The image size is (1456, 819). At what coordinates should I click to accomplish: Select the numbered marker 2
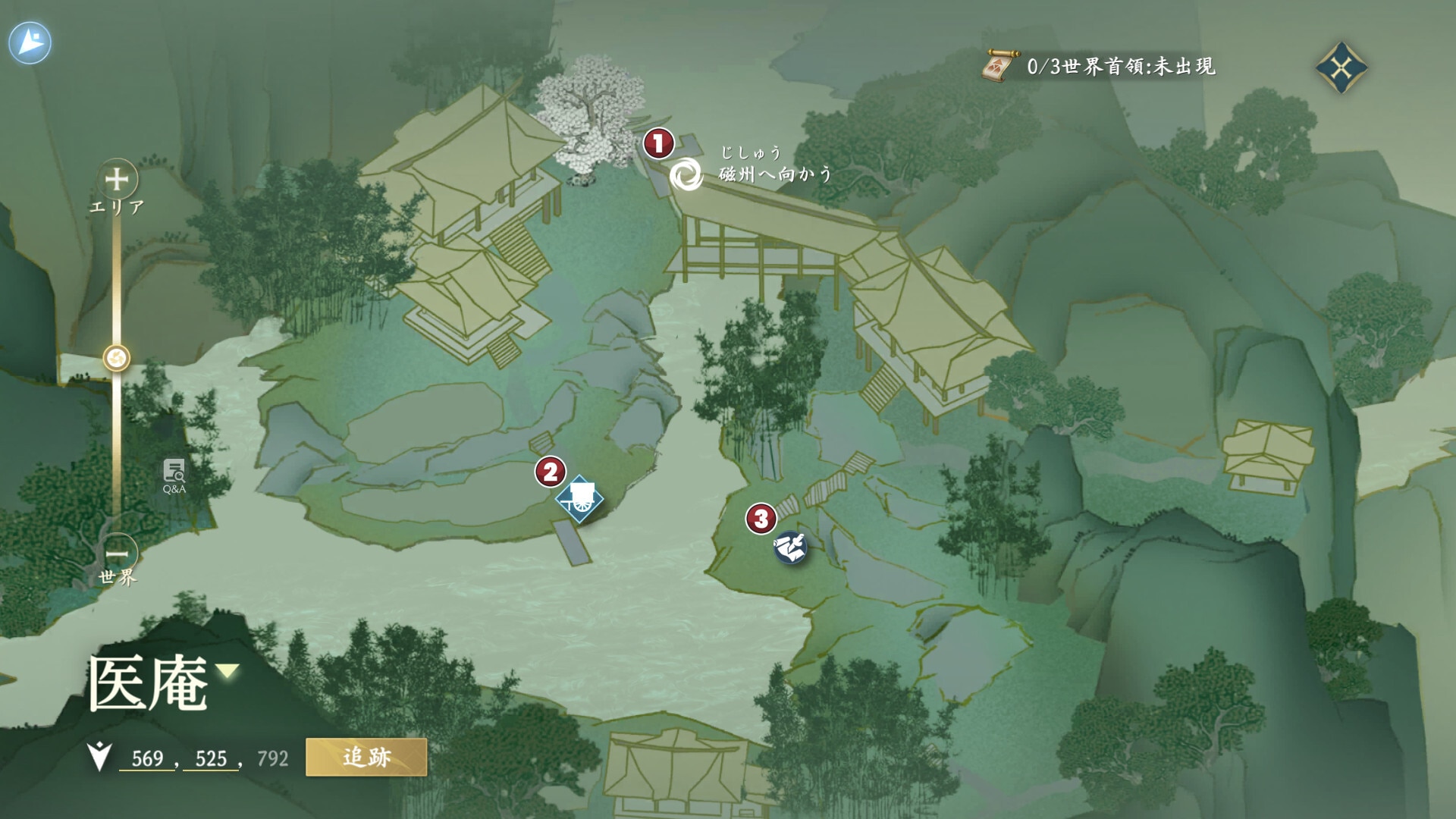[x=550, y=472]
